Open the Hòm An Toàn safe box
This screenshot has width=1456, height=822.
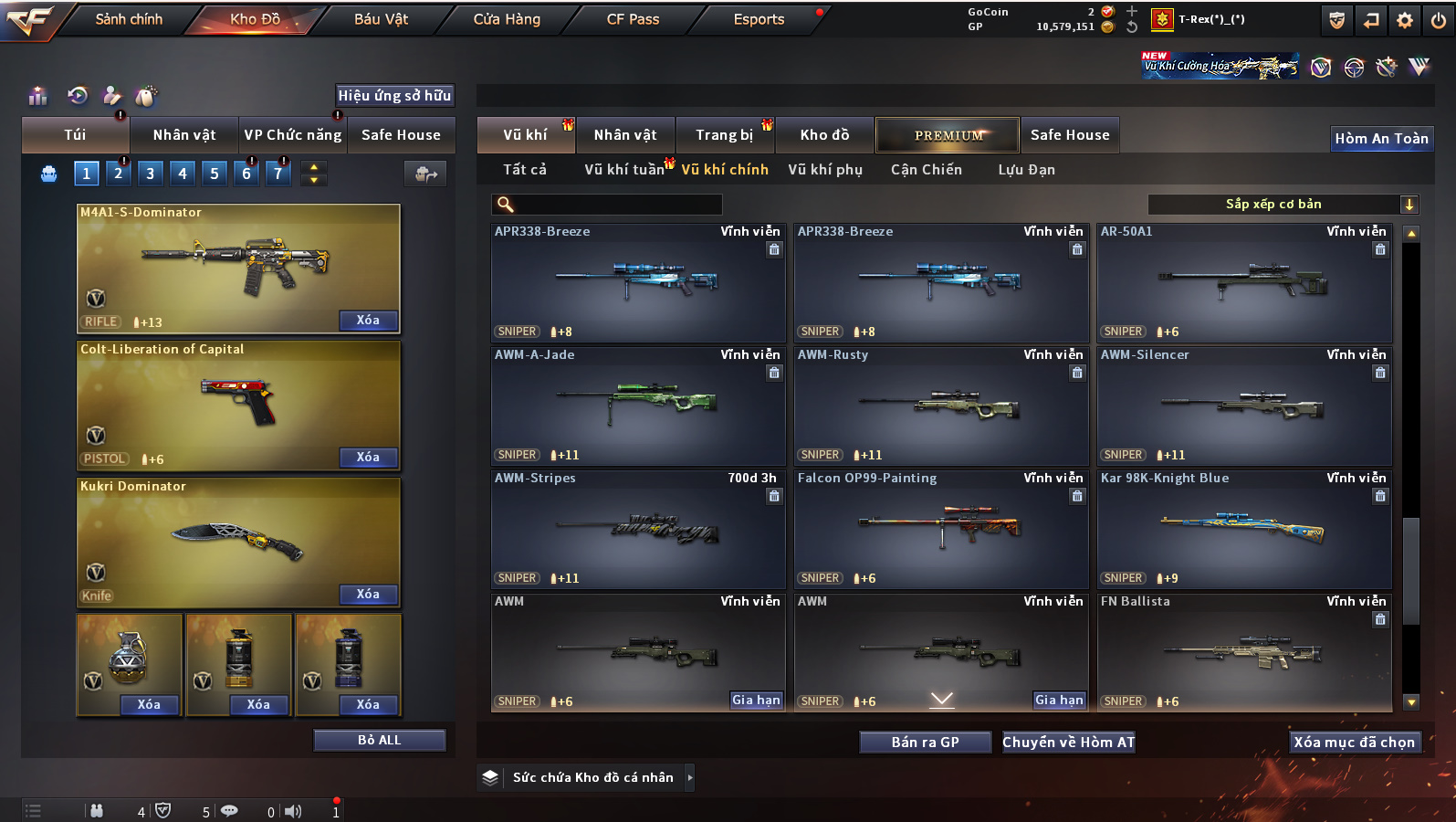point(1381,139)
